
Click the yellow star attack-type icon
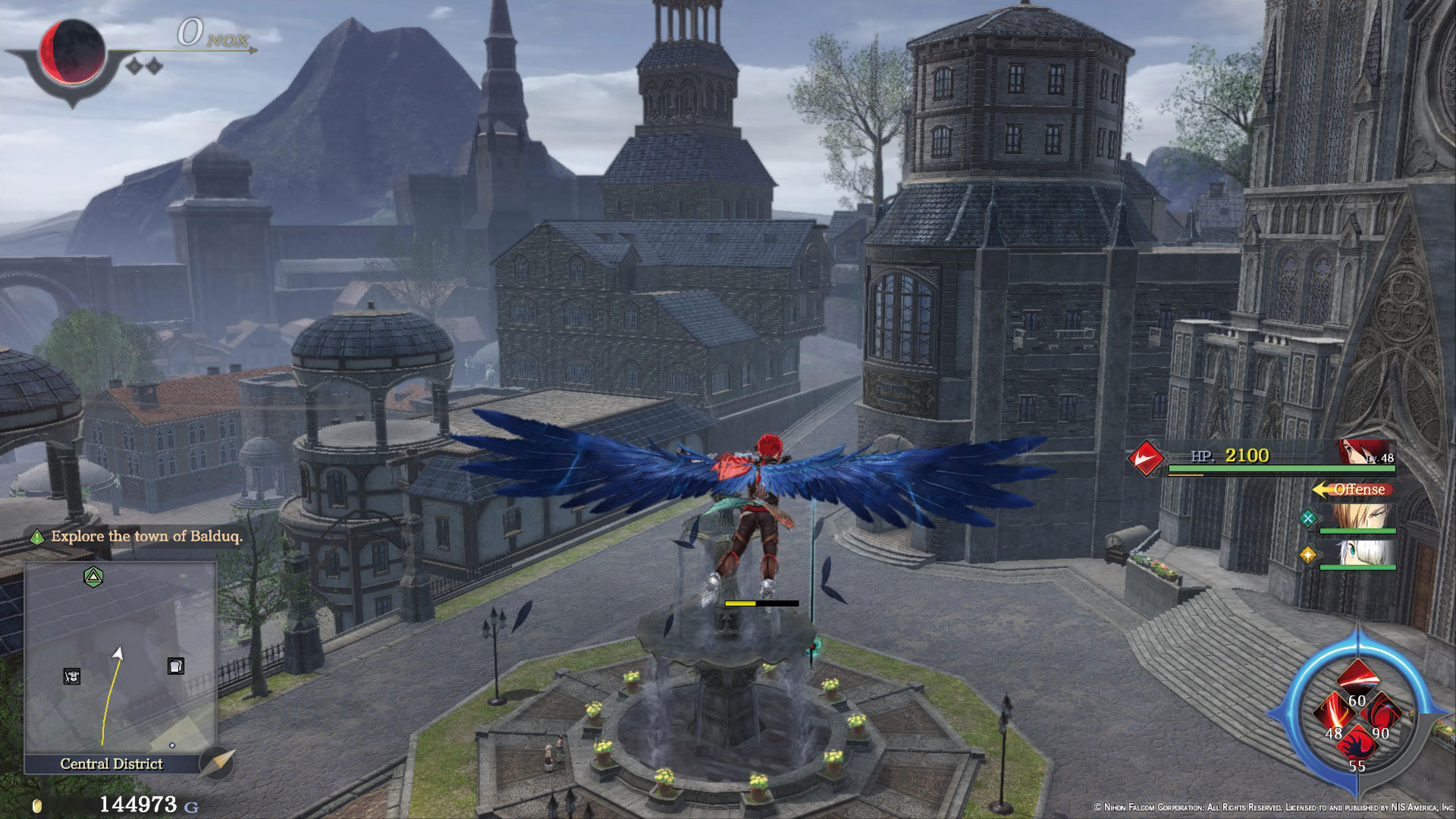1307,555
